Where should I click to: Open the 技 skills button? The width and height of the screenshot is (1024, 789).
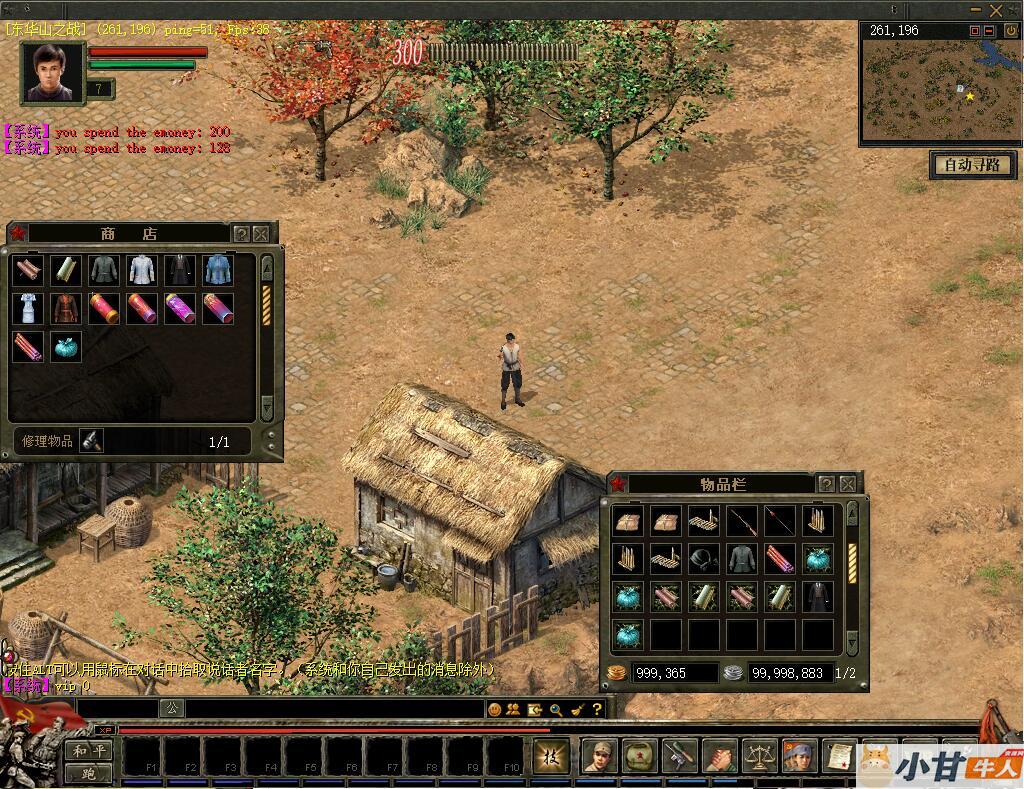tap(551, 757)
